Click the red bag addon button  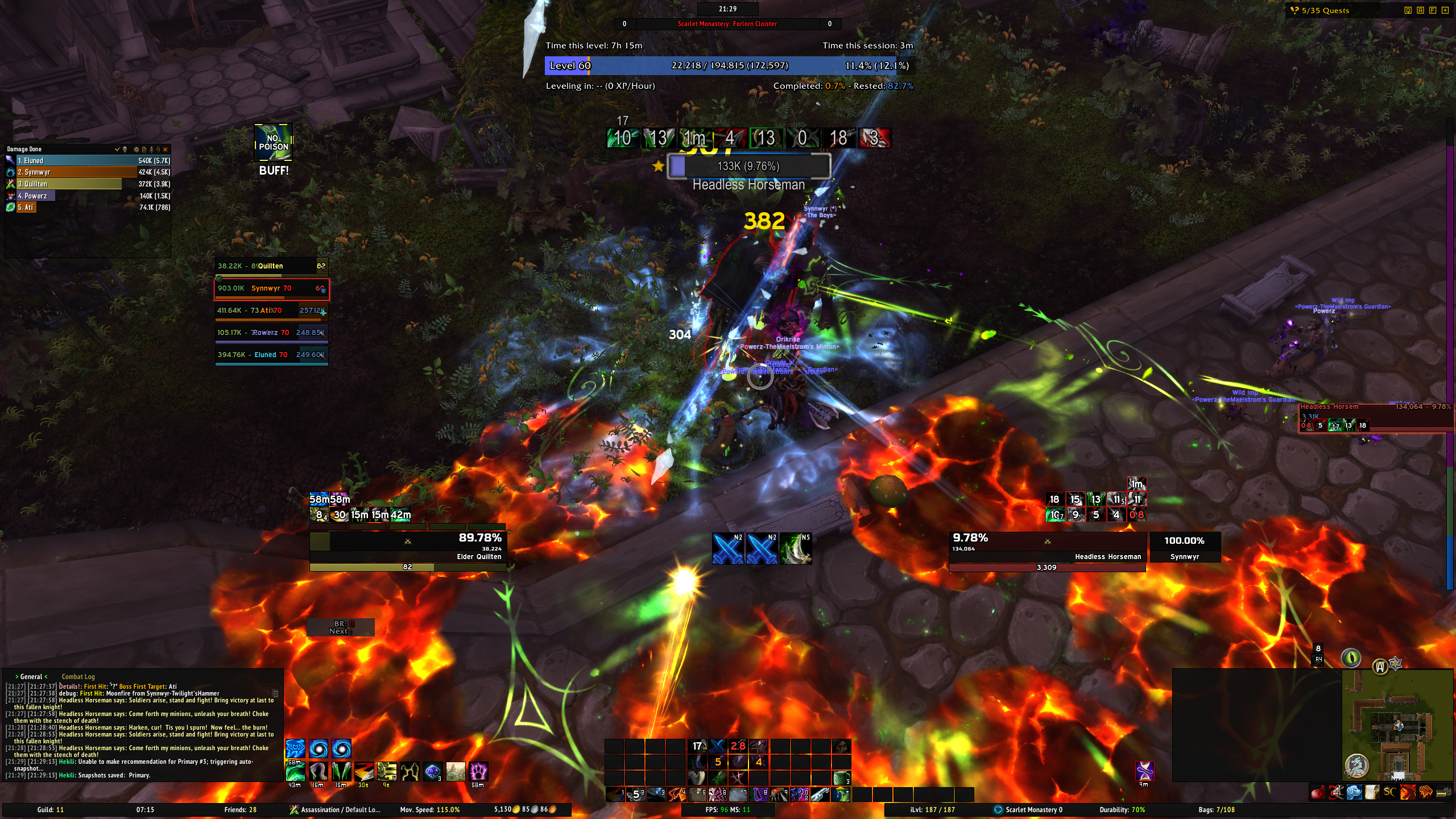click(x=1317, y=792)
